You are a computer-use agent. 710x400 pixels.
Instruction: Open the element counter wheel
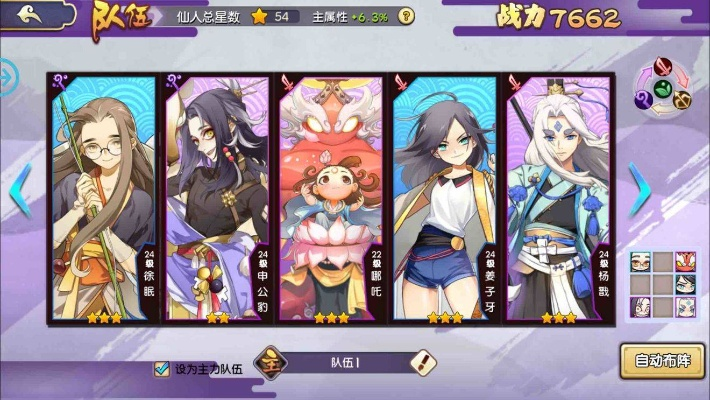pyautogui.click(x=663, y=87)
